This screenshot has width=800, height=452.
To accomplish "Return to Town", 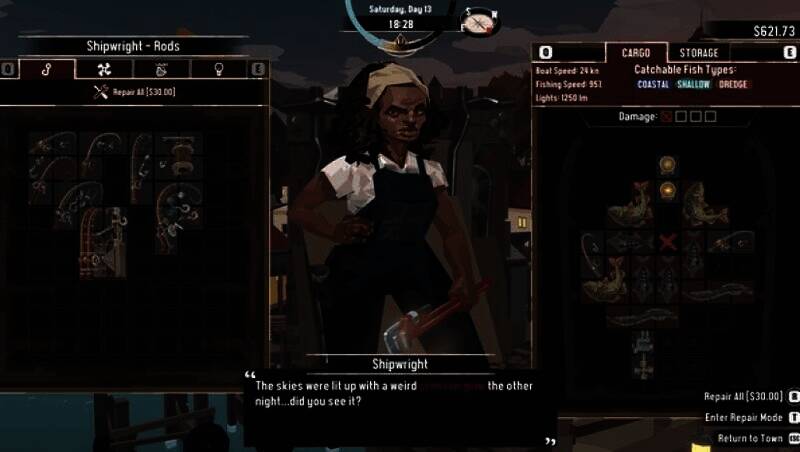I will tap(750, 438).
